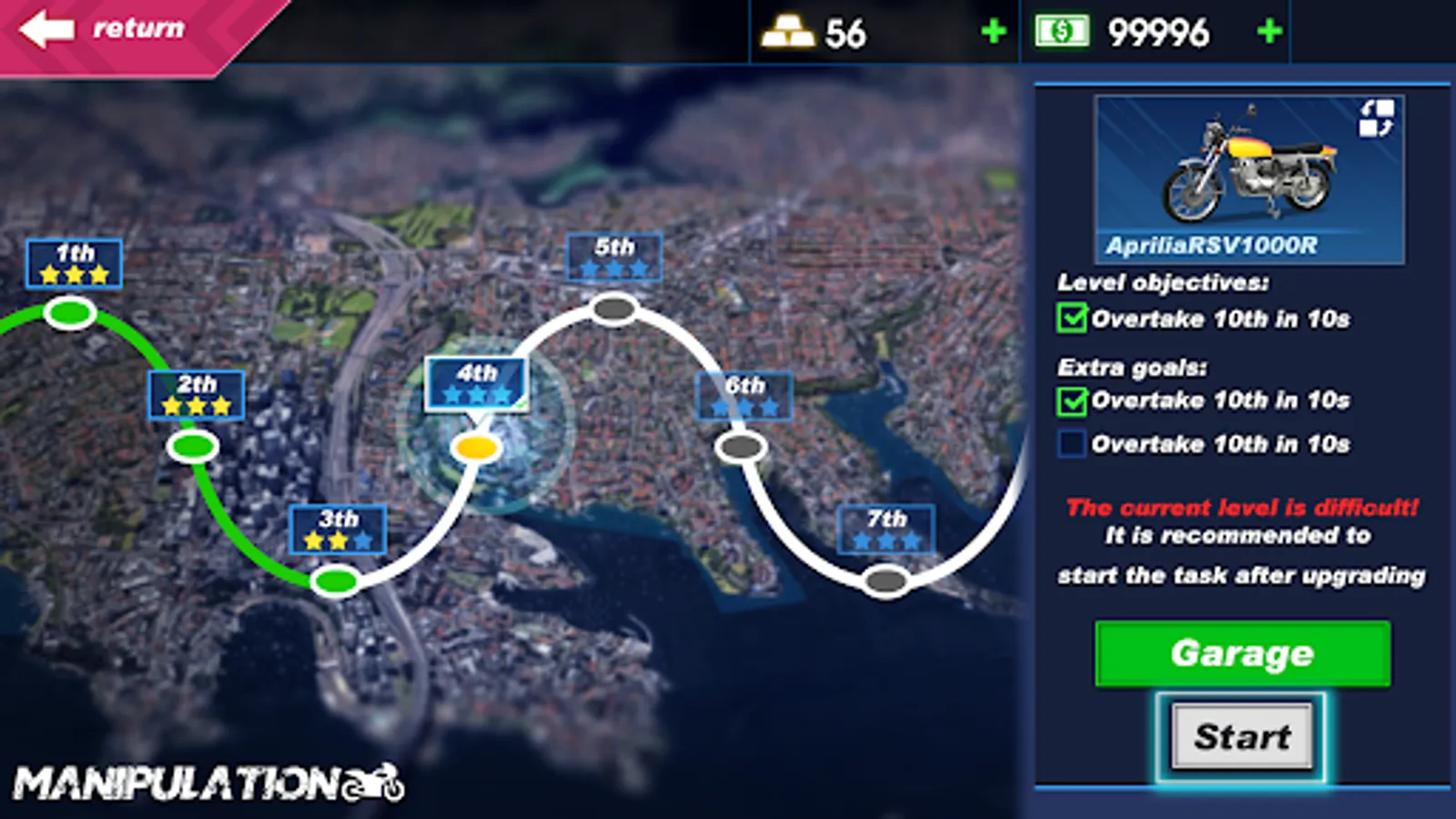The width and height of the screenshot is (1456, 819).
Task: Click the blue stars on the 1th badge
Action: tap(74, 272)
